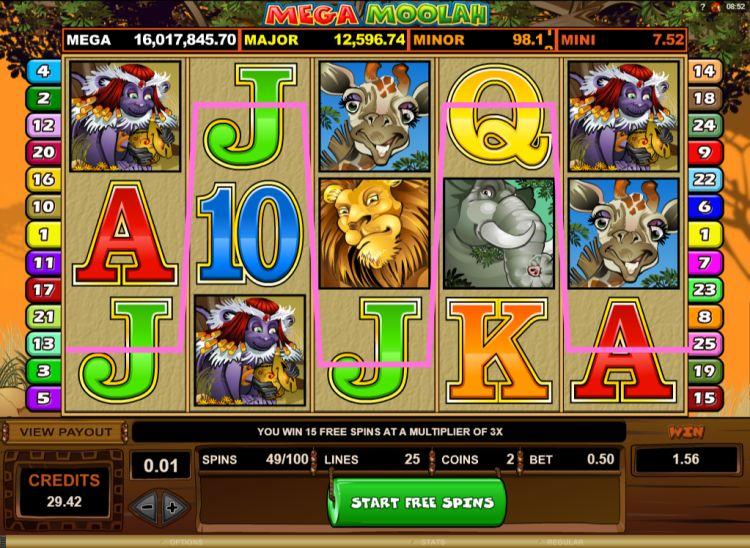Start the free spins
Viewport: 750px width, 548px height.
point(419,502)
